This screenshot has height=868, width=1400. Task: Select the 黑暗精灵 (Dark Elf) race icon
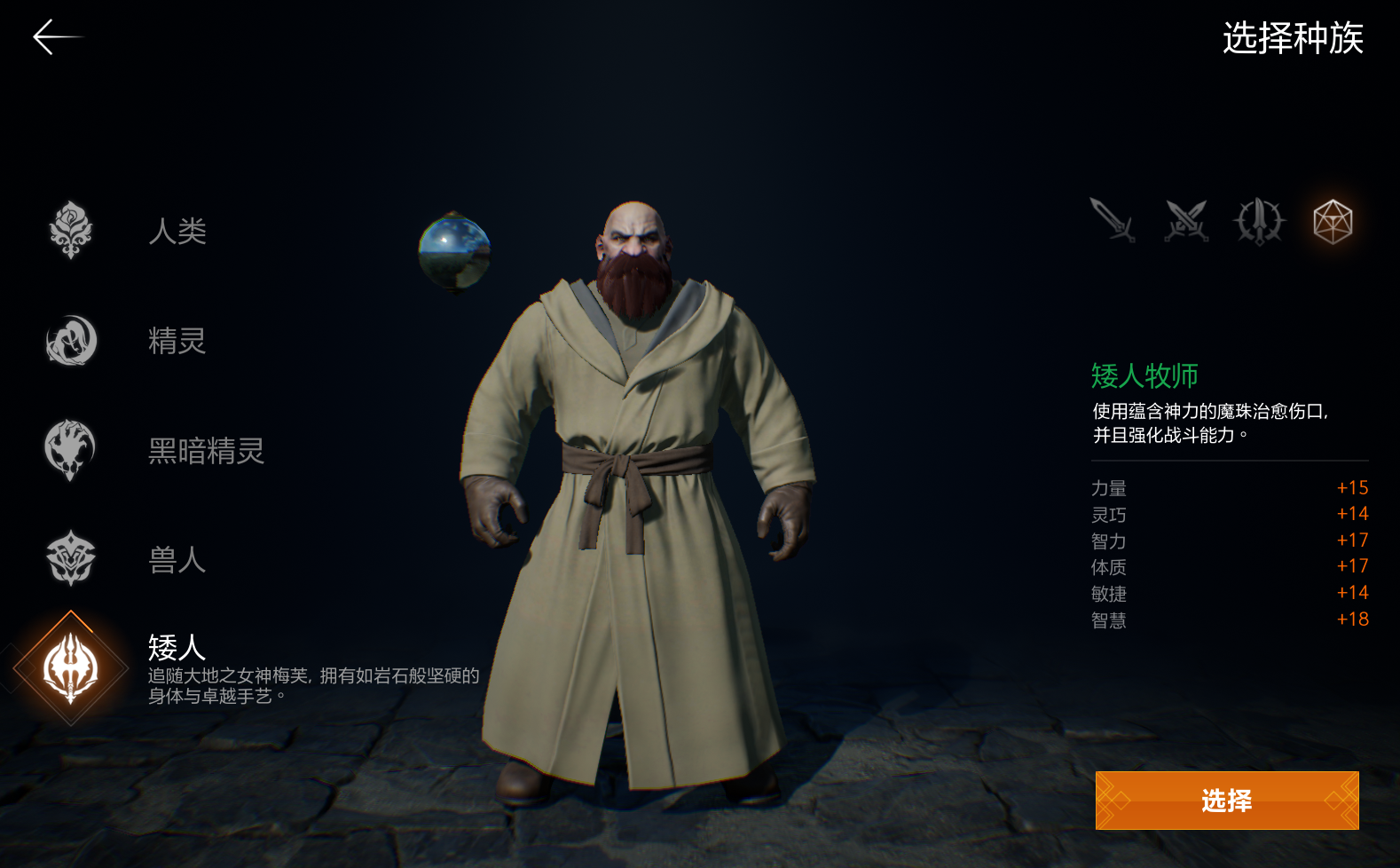click(x=71, y=450)
